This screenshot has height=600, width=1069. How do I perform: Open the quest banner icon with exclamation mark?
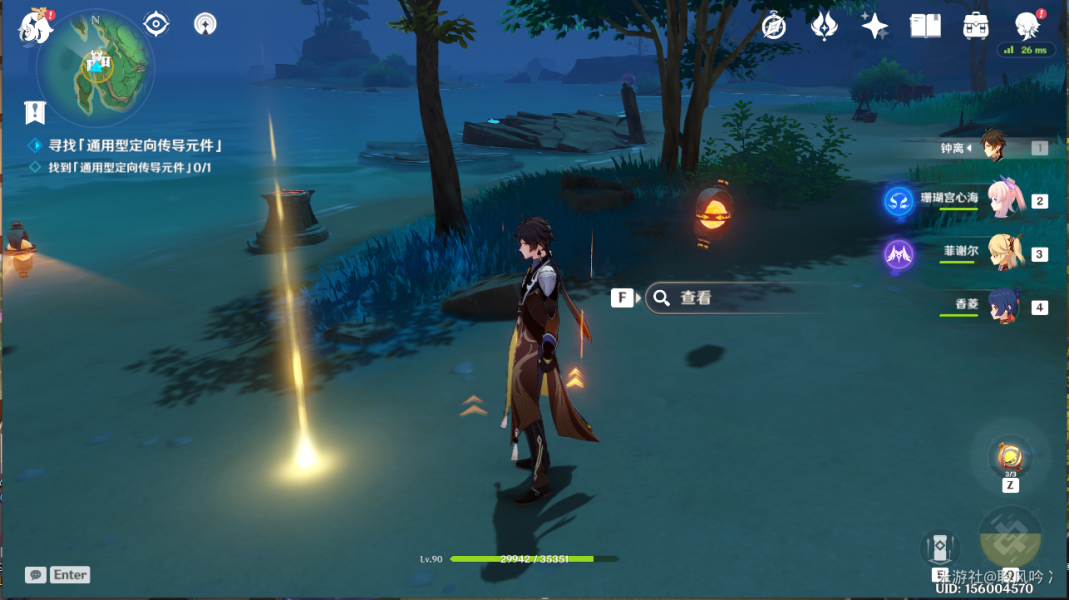click(36, 111)
